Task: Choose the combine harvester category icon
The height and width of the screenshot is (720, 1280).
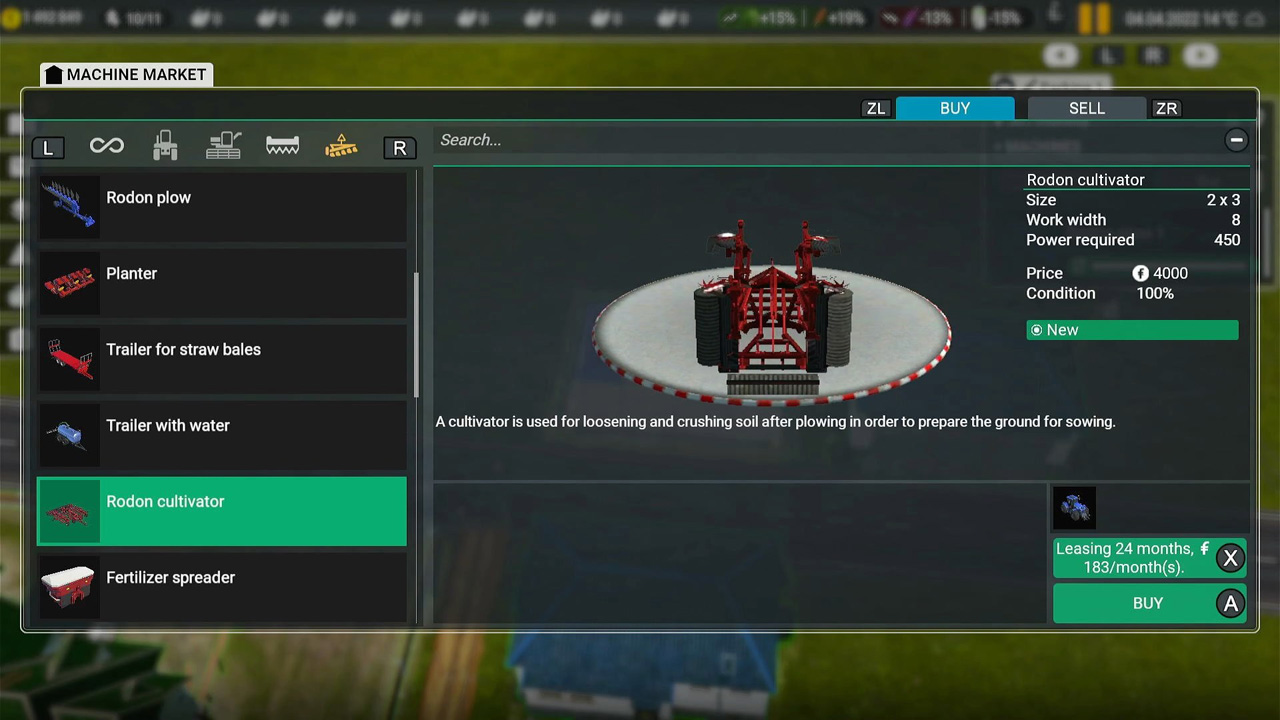Action: click(x=223, y=147)
